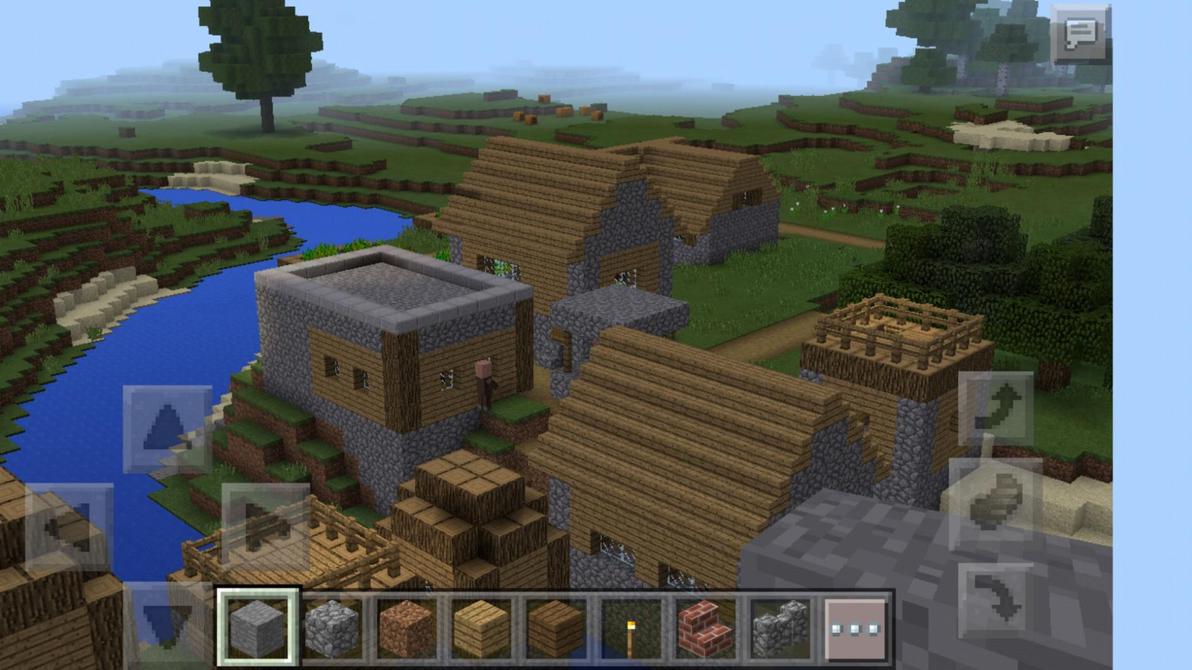The width and height of the screenshot is (1192, 670).
Task: Open the inventory with the three-dots button
Action: [x=856, y=628]
